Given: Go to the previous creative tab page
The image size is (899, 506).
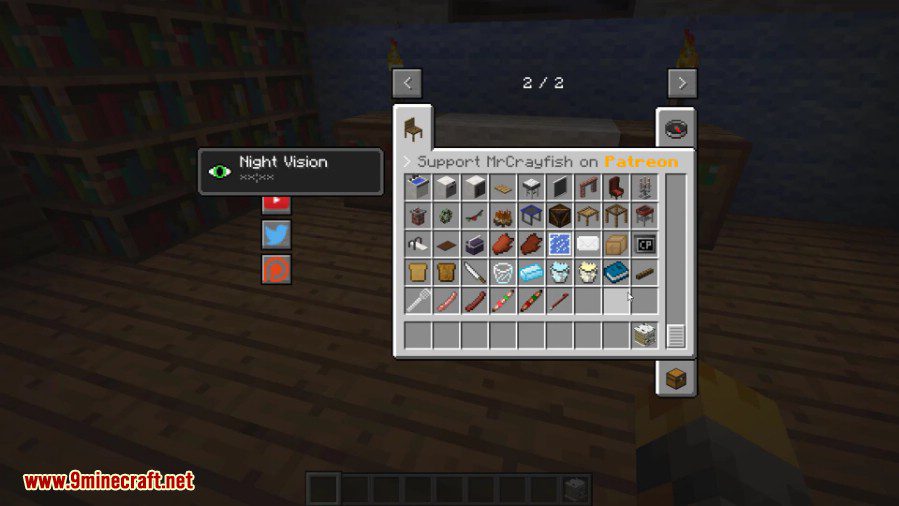Looking at the screenshot, I should click(x=406, y=83).
